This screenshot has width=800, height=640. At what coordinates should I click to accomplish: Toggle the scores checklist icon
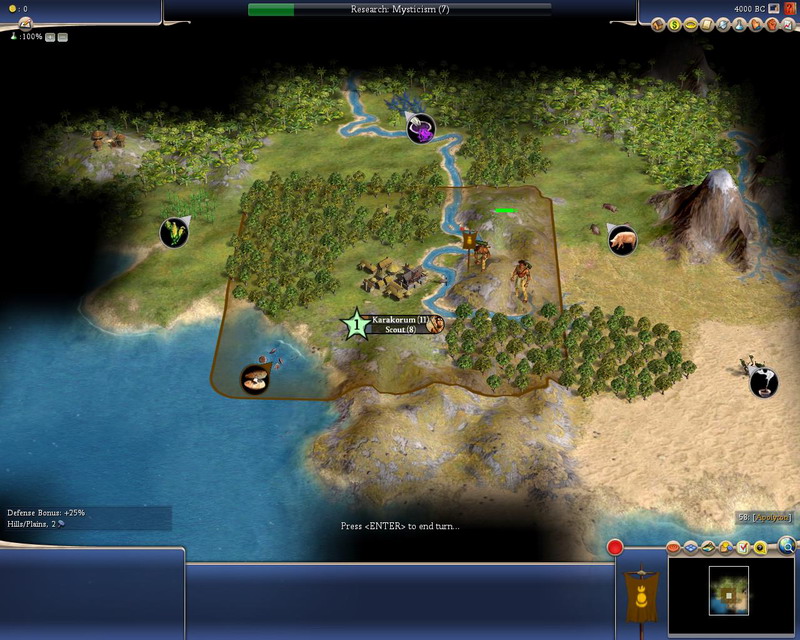[743, 548]
